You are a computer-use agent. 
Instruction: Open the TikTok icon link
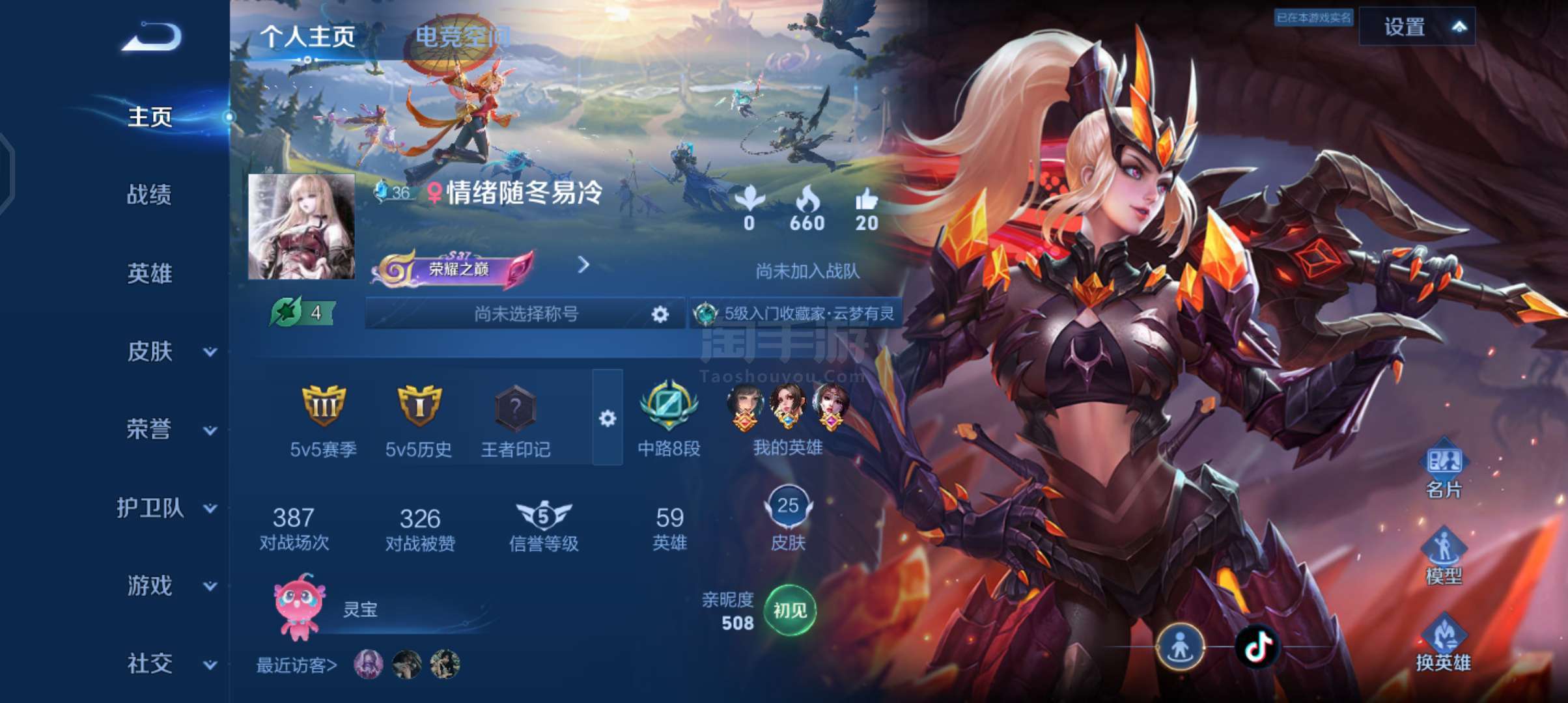coord(1257,646)
